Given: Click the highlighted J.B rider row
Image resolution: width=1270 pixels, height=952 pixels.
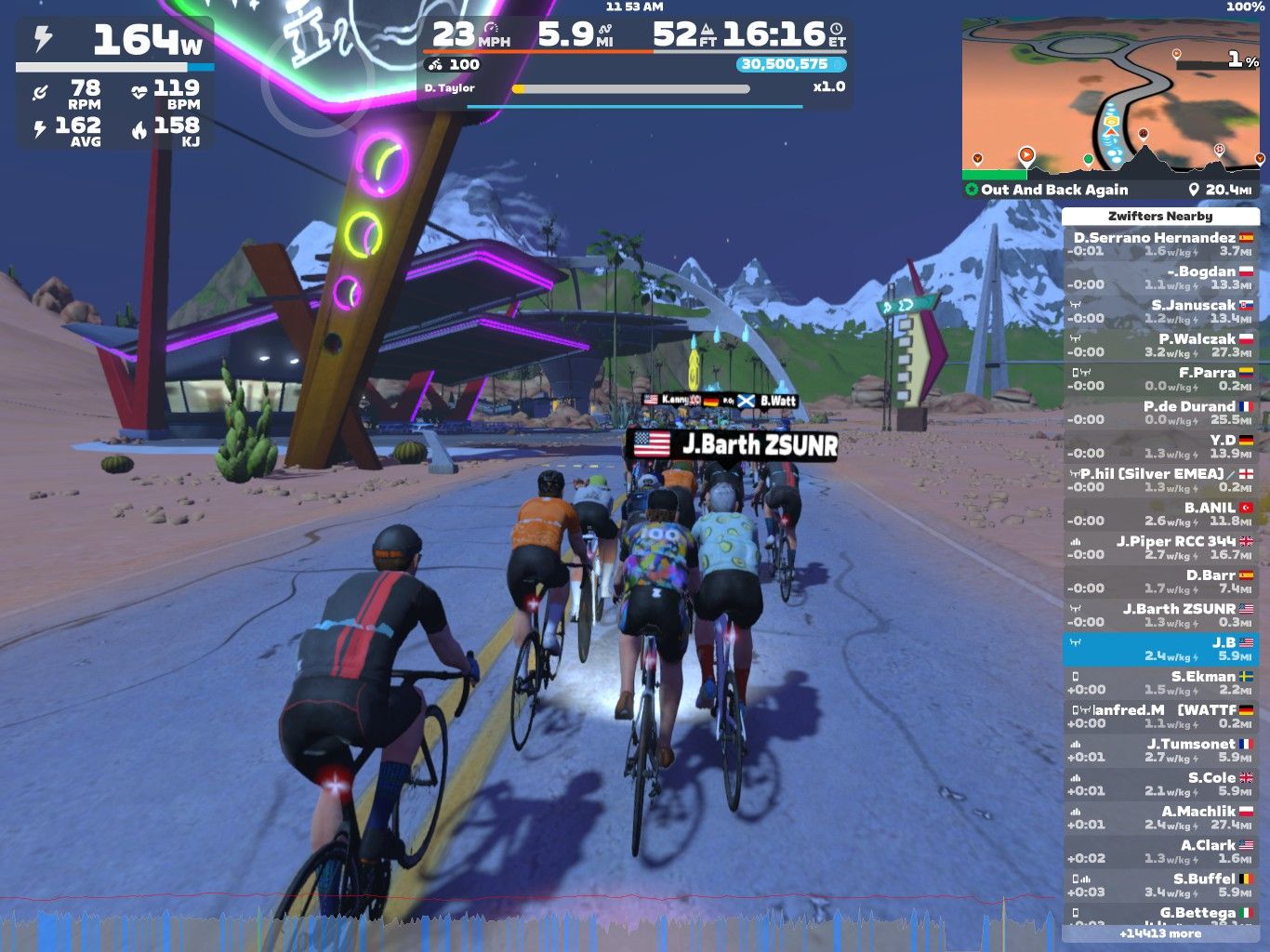Looking at the screenshot, I should click(x=1160, y=649).
